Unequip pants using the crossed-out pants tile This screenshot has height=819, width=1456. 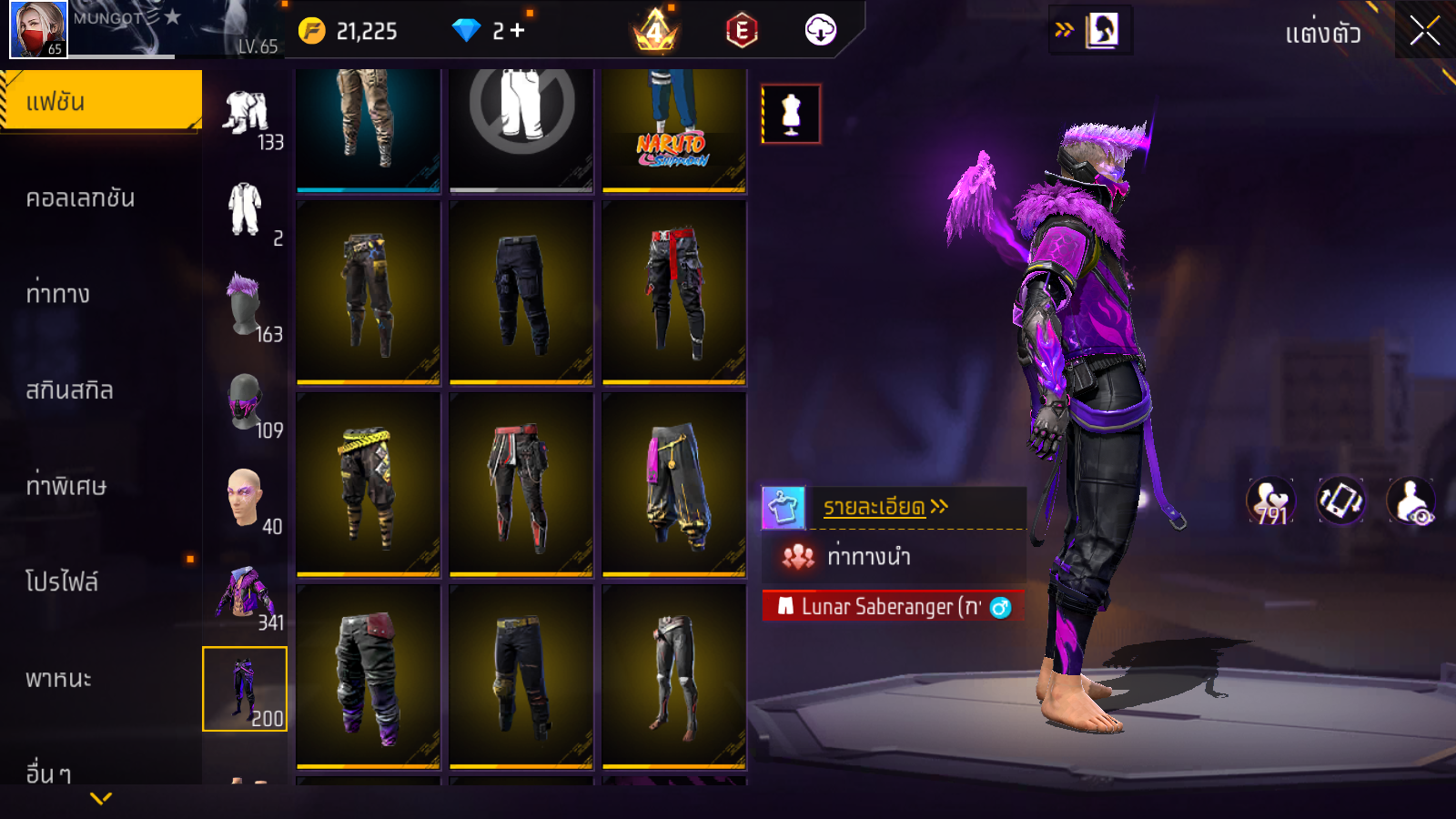(521, 130)
